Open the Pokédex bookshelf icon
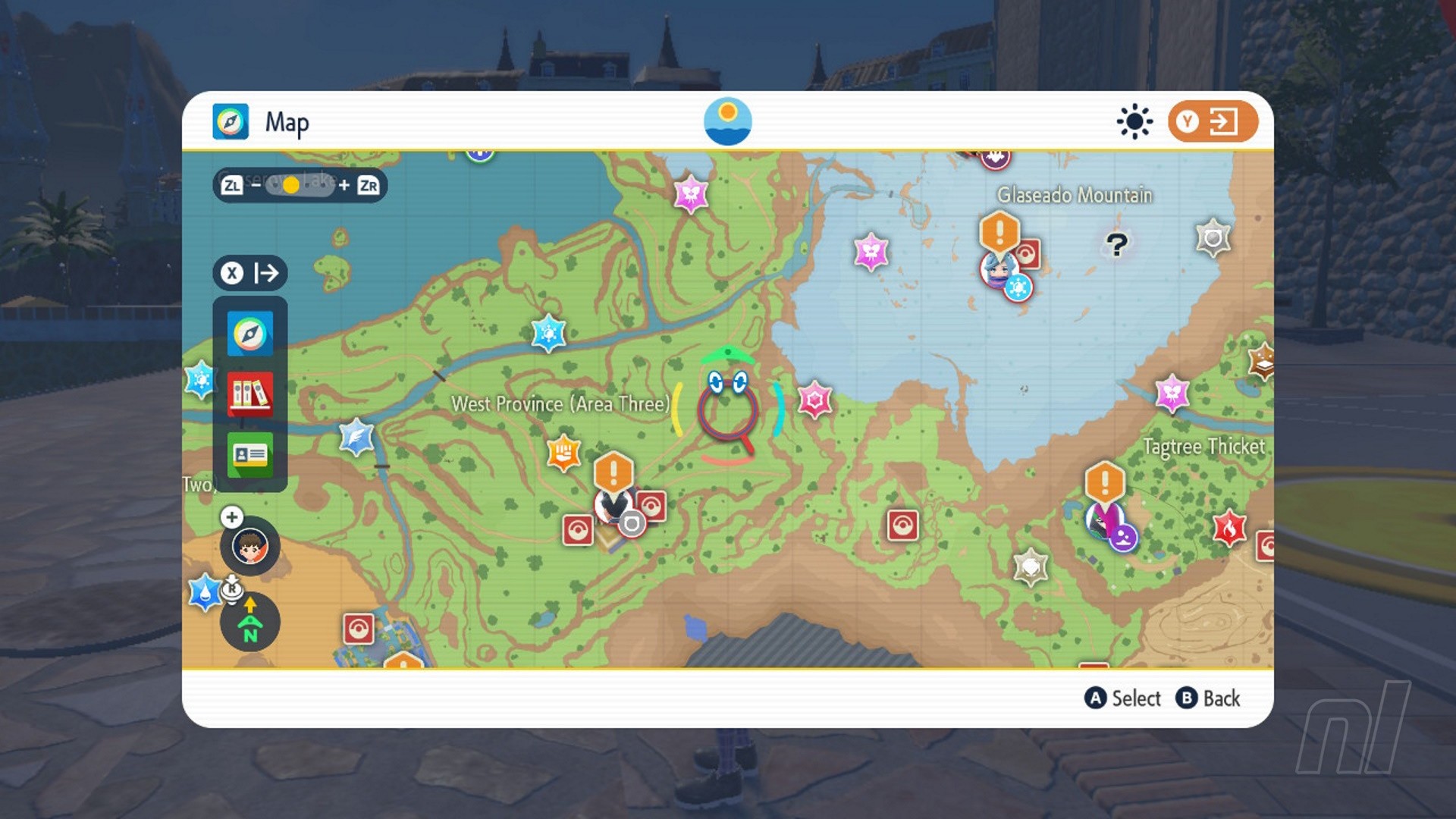The height and width of the screenshot is (819, 1456). 249,394
